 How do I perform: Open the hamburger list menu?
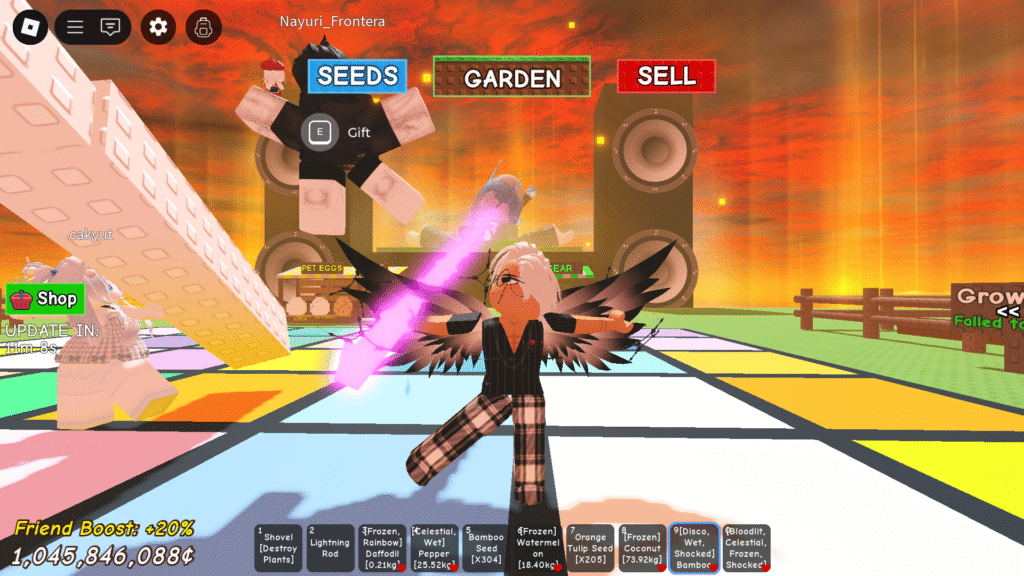(x=75, y=27)
